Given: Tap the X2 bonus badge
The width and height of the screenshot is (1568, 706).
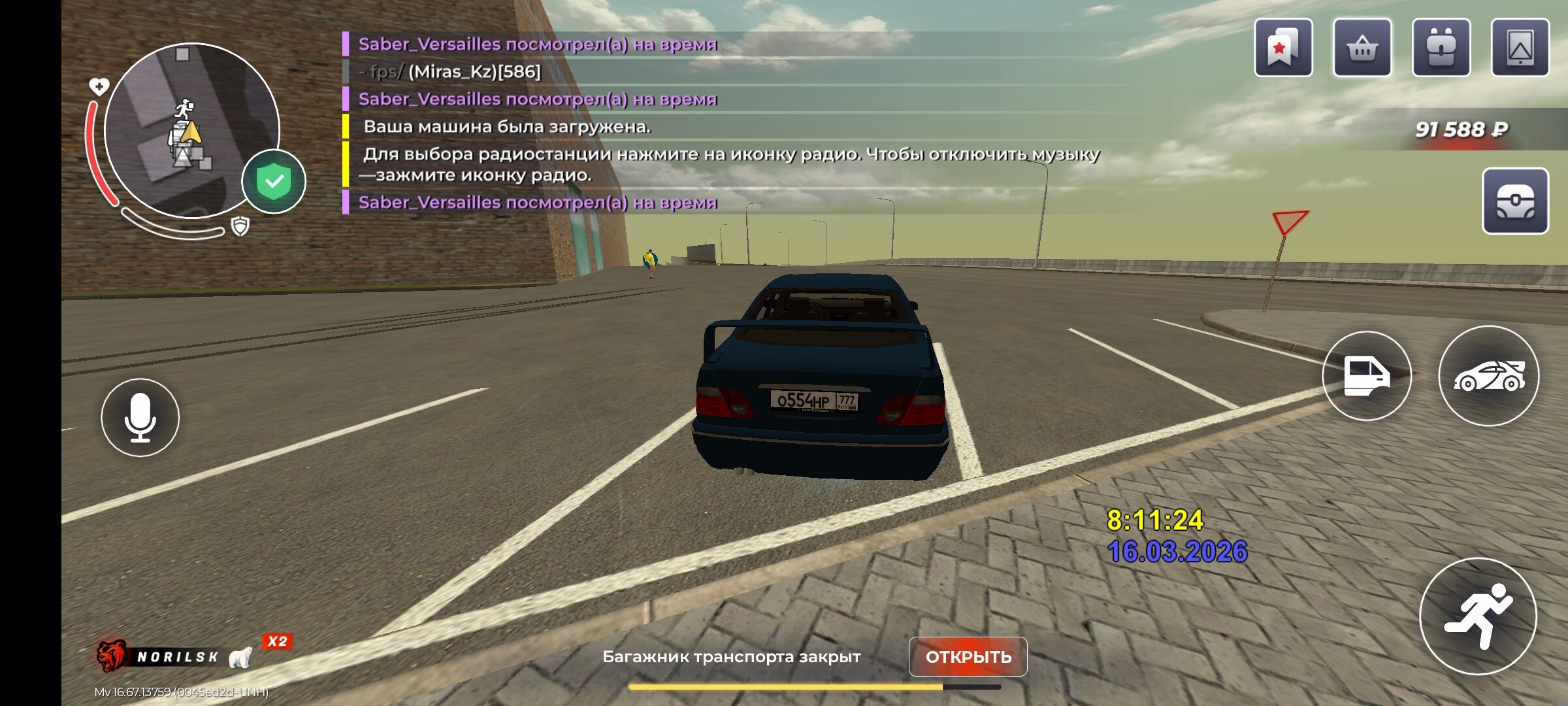Looking at the screenshot, I should [278, 641].
